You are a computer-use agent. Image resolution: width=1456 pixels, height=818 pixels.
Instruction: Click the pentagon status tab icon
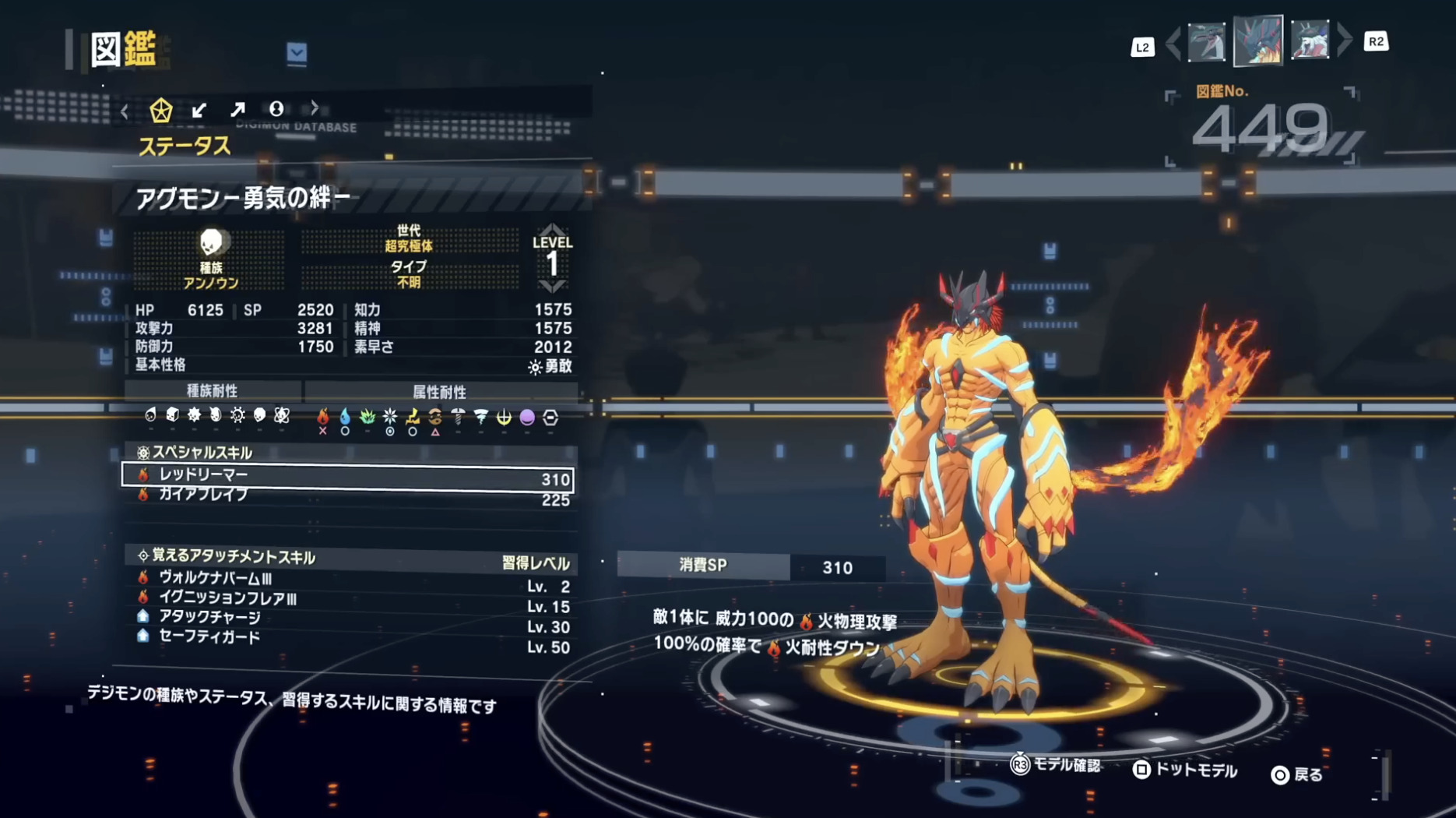161,110
